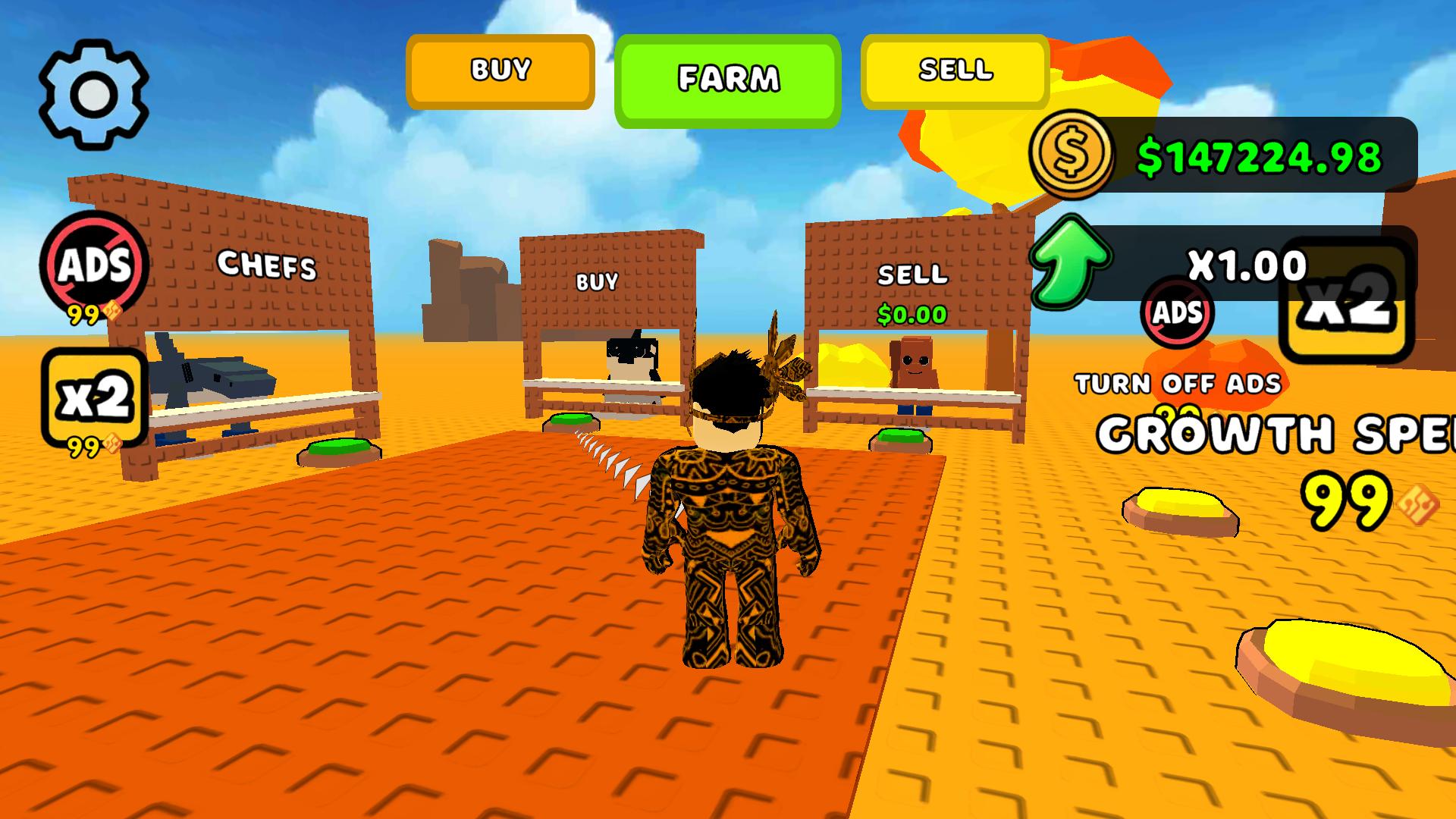
Task: Click the ADS circle near the multiplier
Action: 1176,314
